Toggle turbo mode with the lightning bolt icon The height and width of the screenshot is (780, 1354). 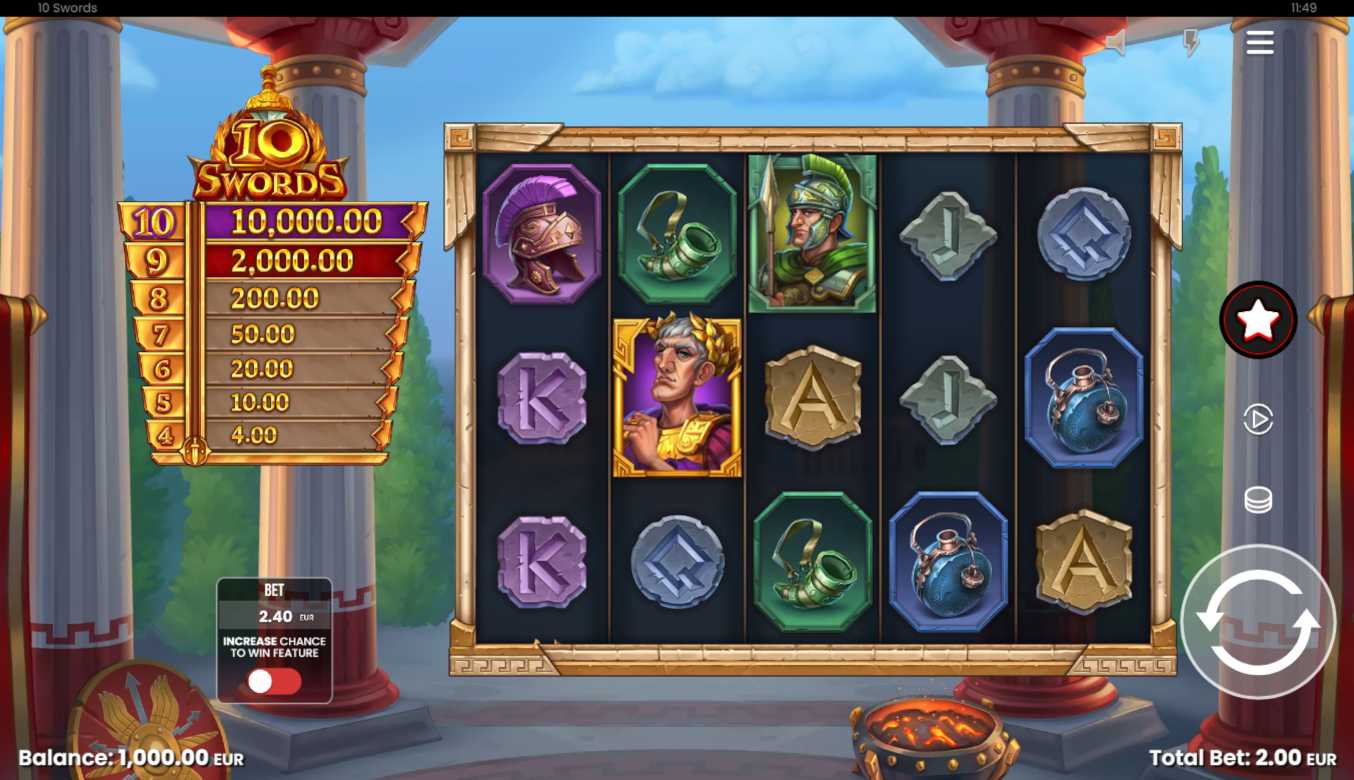coord(1190,43)
